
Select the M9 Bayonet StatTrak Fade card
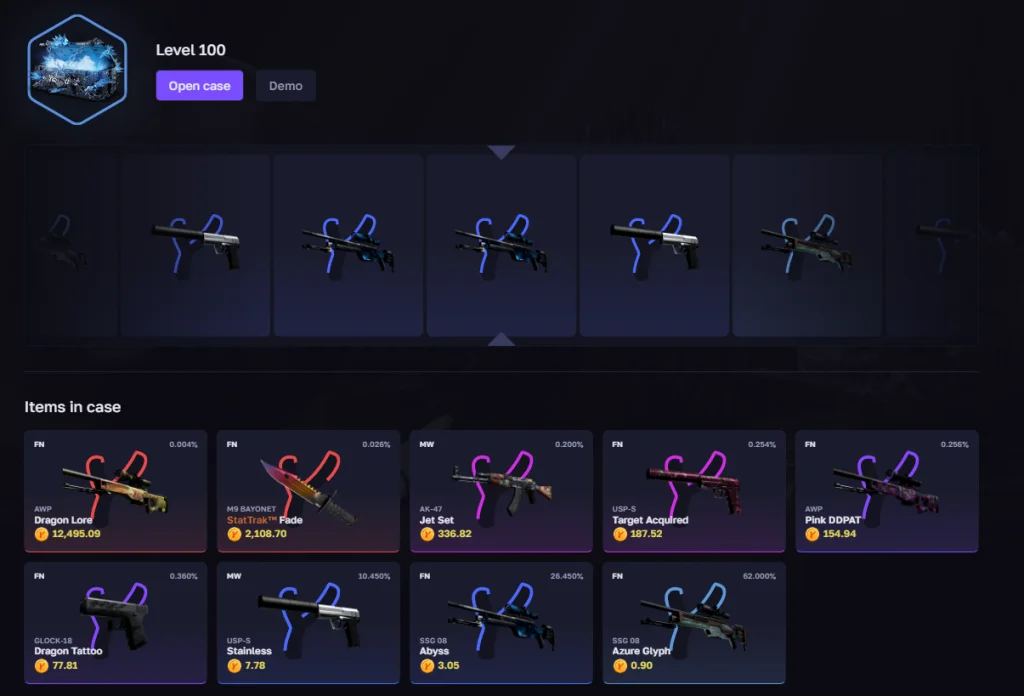pos(308,491)
